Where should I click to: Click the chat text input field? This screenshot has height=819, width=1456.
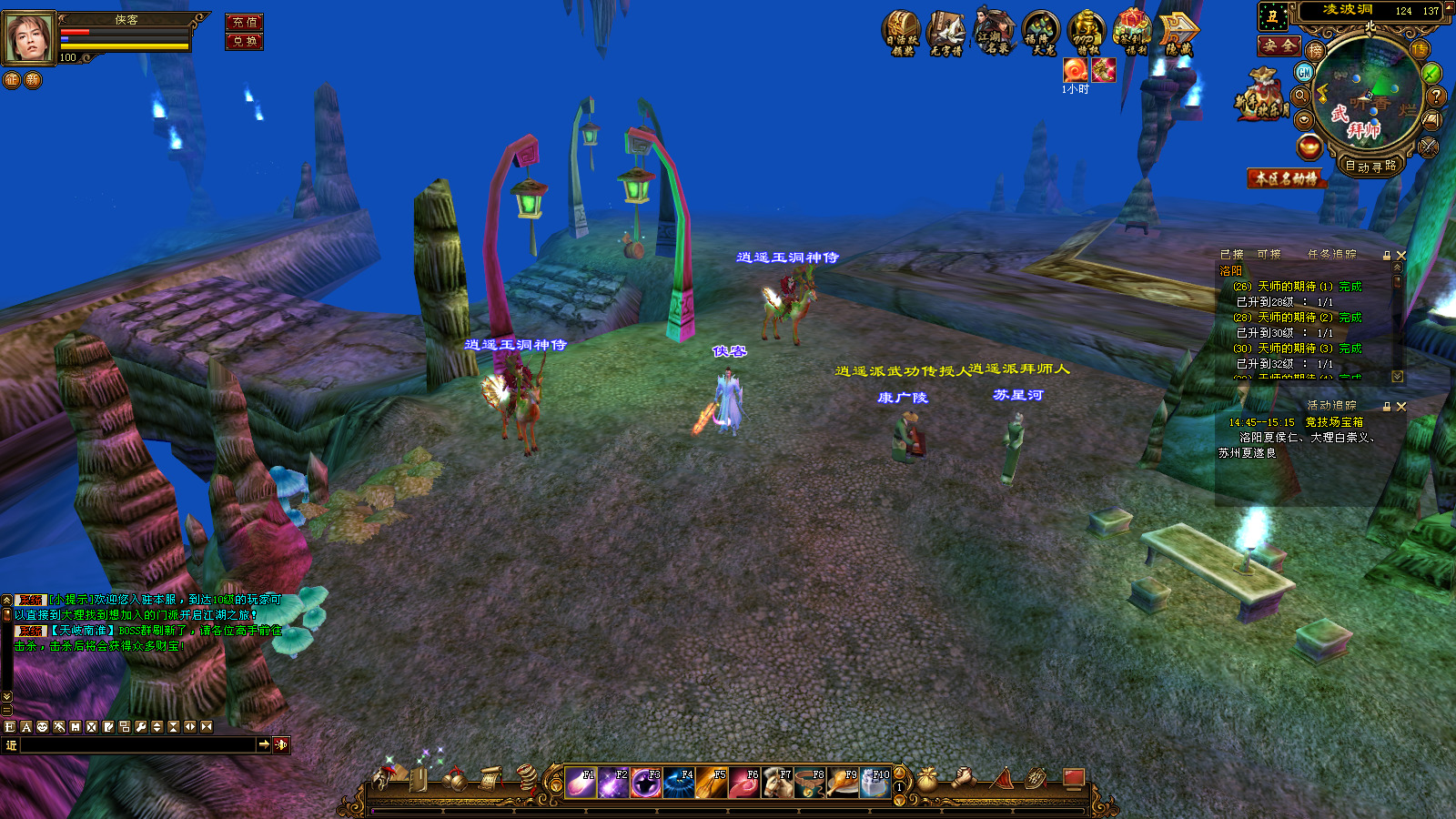(138, 745)
